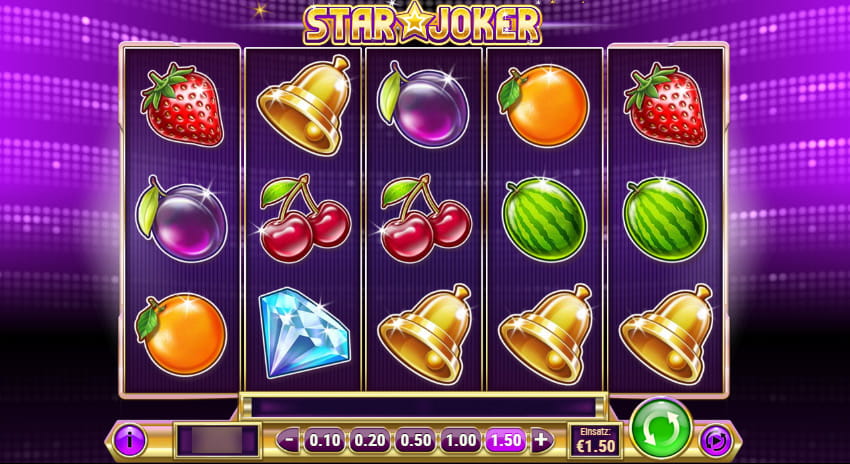Screen dimensions: 850x464
Task: Open the game info paytable
Action: [x=128, y=439]
